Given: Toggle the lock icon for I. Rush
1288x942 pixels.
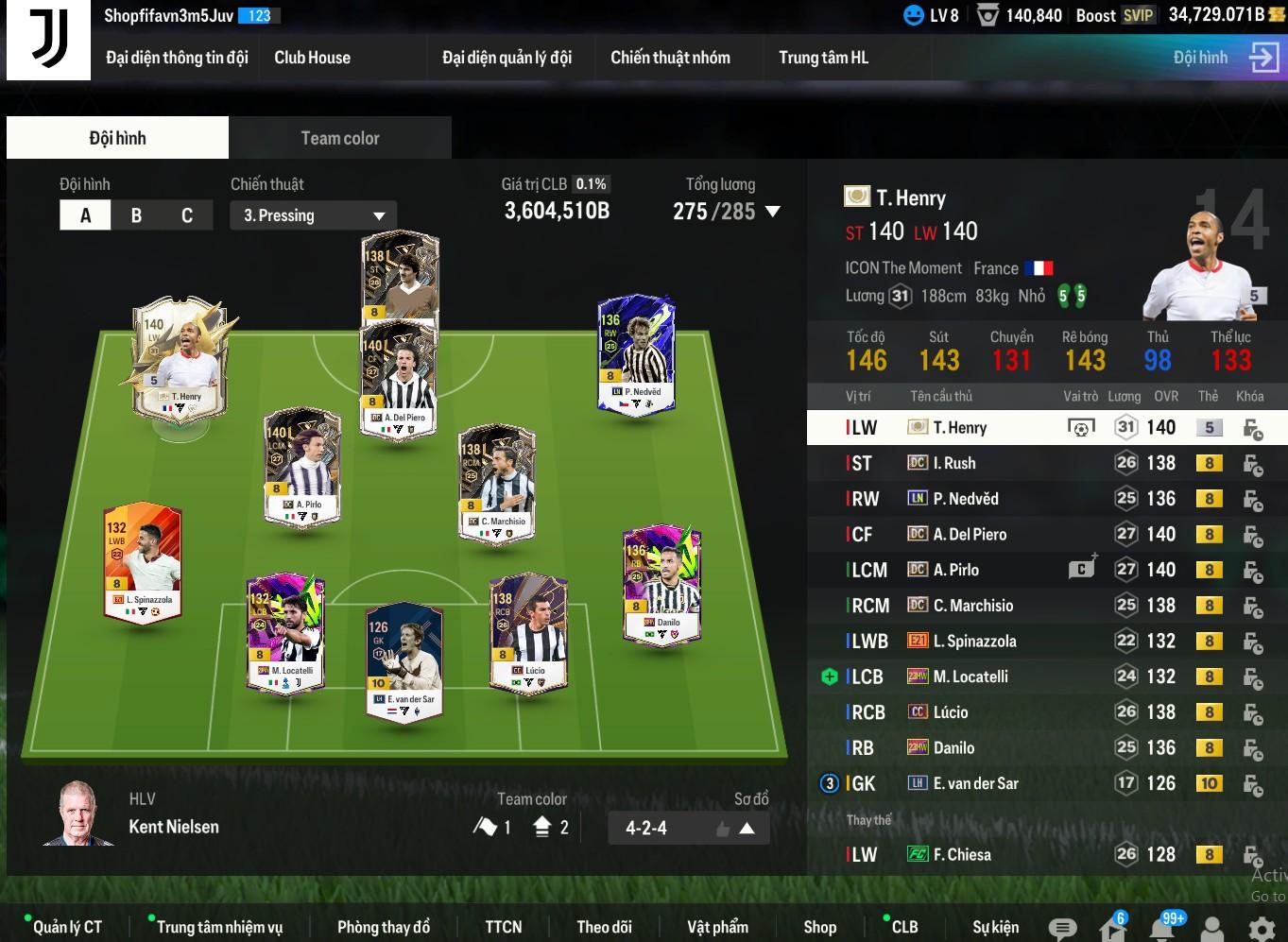Looking at the screenshot, I should click(x=1252, y=464).
